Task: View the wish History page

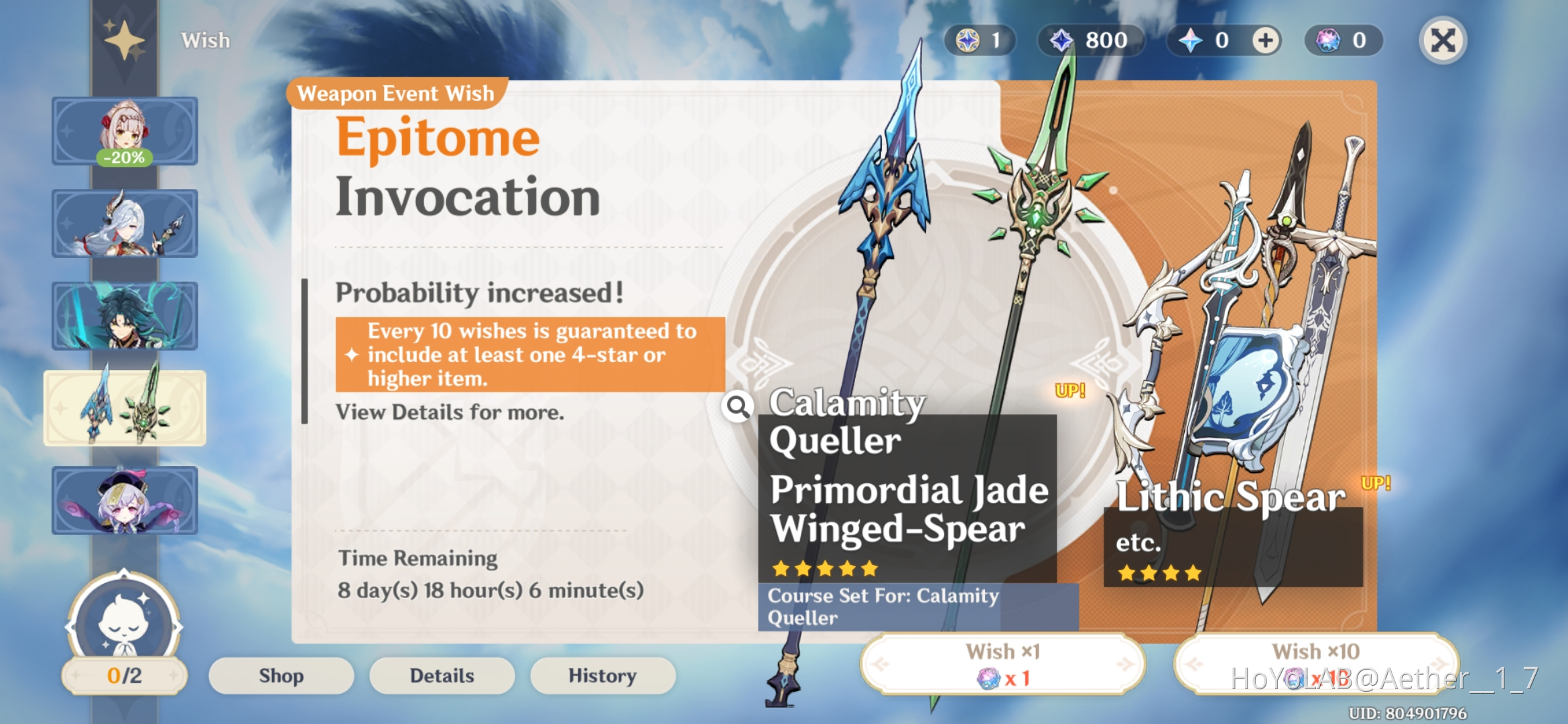Action: coord(601,676)
